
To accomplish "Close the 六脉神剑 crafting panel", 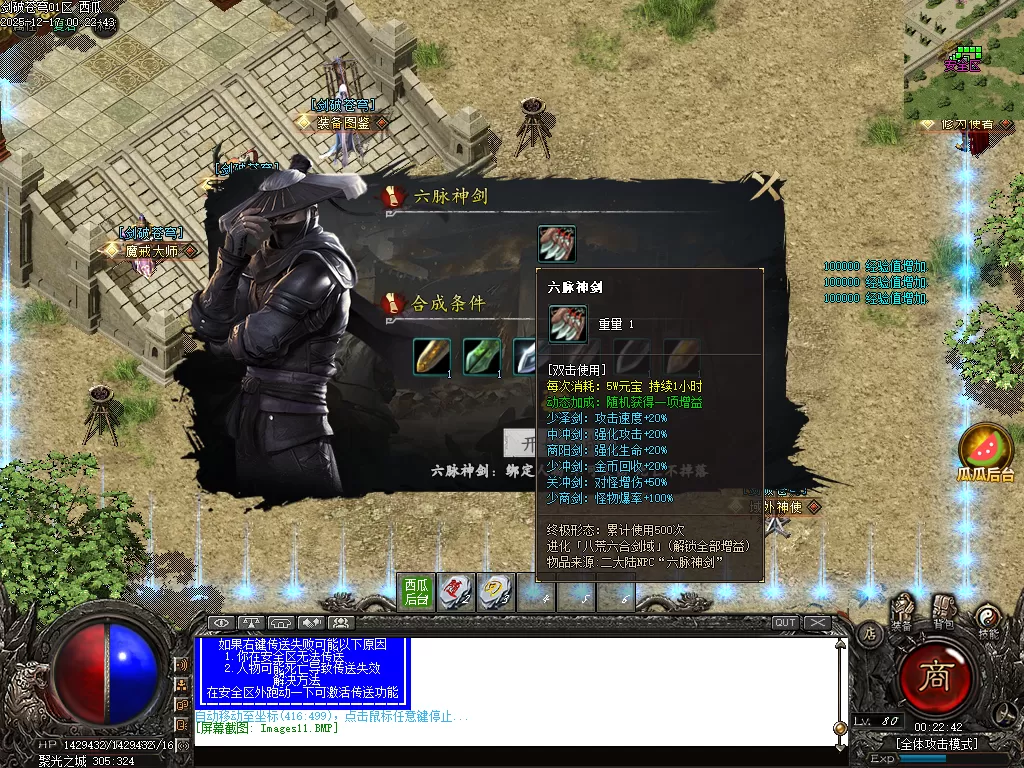I will pos(767,187).
